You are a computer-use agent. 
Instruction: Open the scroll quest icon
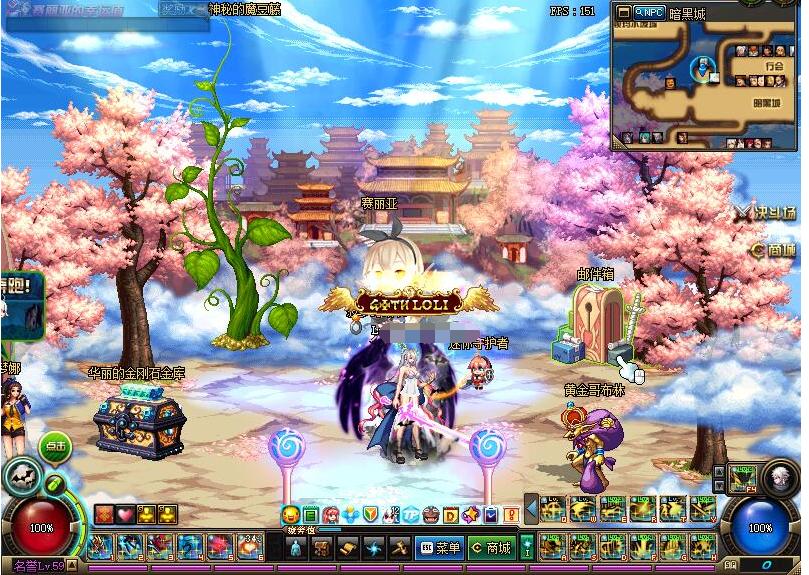(x=347, y=548)
